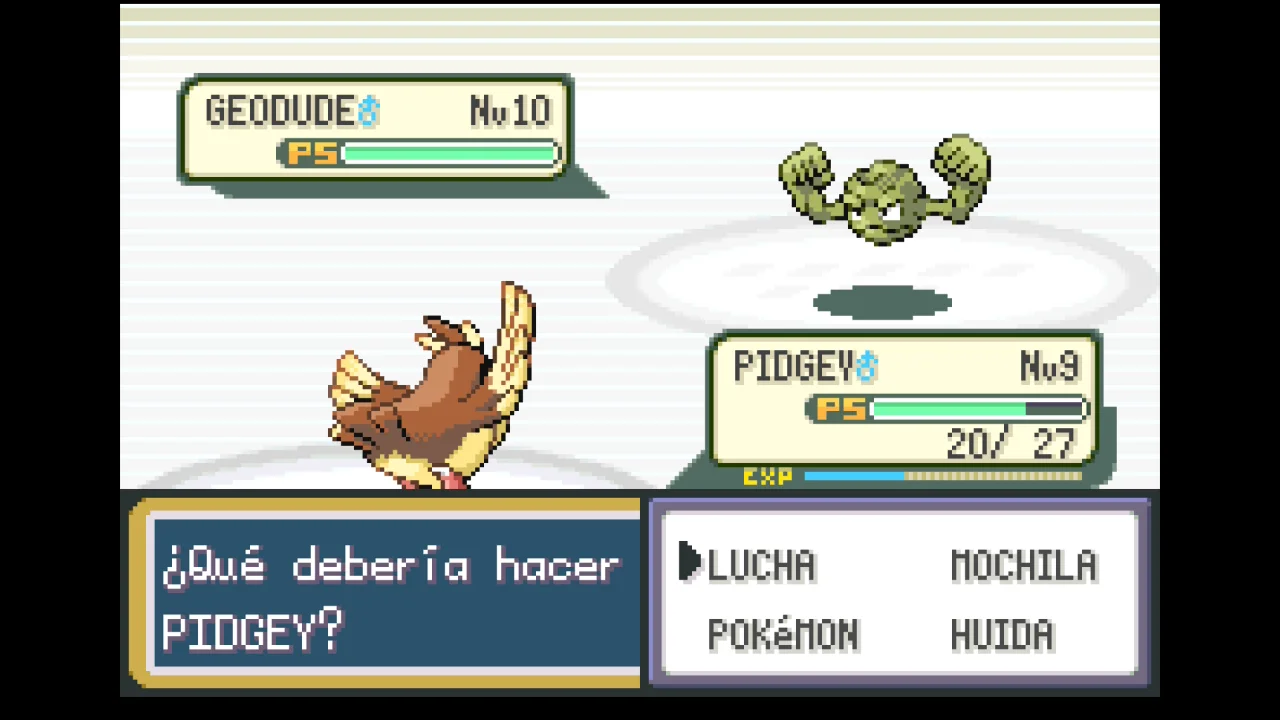Choose the POKéMON party option
Screen dimensions: 1280x720
(x=782, y=635)
